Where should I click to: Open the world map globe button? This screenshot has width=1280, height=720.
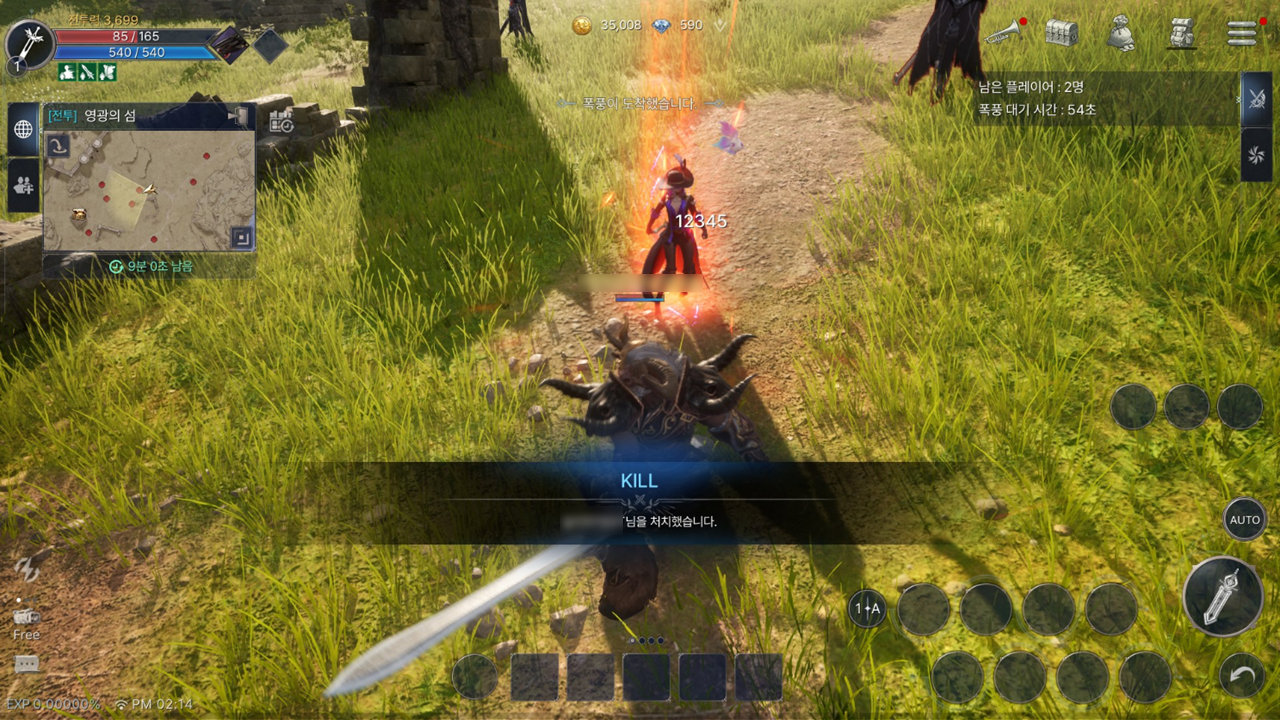pyautogui.click(x=23, y=129)
